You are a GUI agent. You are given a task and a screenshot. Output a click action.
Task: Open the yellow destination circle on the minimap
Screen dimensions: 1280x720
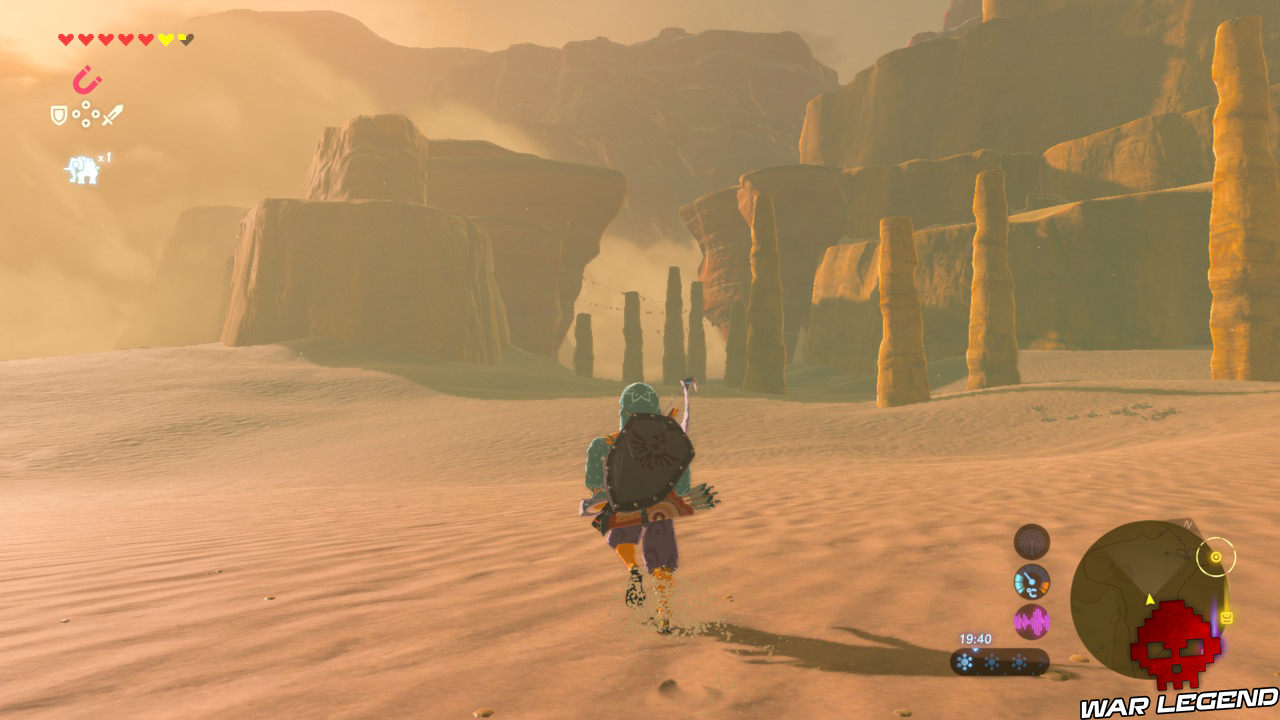[x=1216, y=557]
